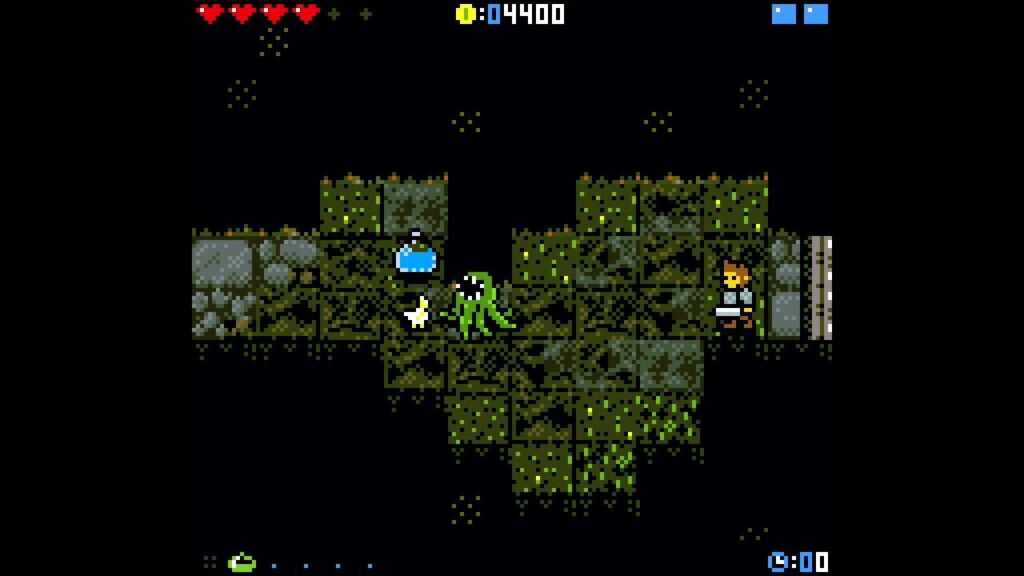Select the green item in the inventory bar
The width and height of the screenshot is (1024, 576).
coord(241,563)
